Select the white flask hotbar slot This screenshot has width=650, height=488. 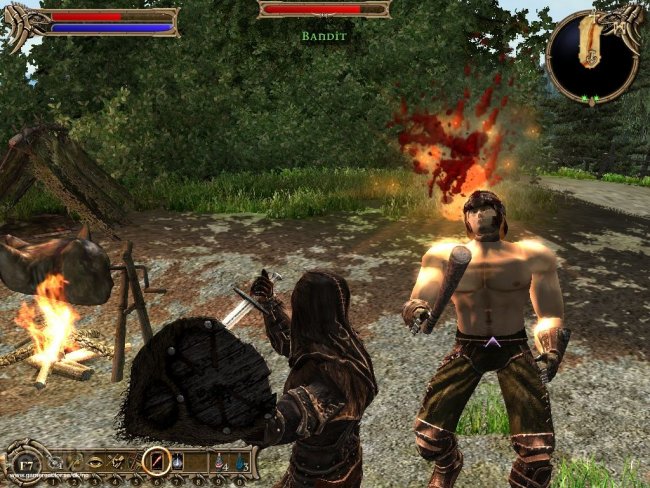[178, 460]
